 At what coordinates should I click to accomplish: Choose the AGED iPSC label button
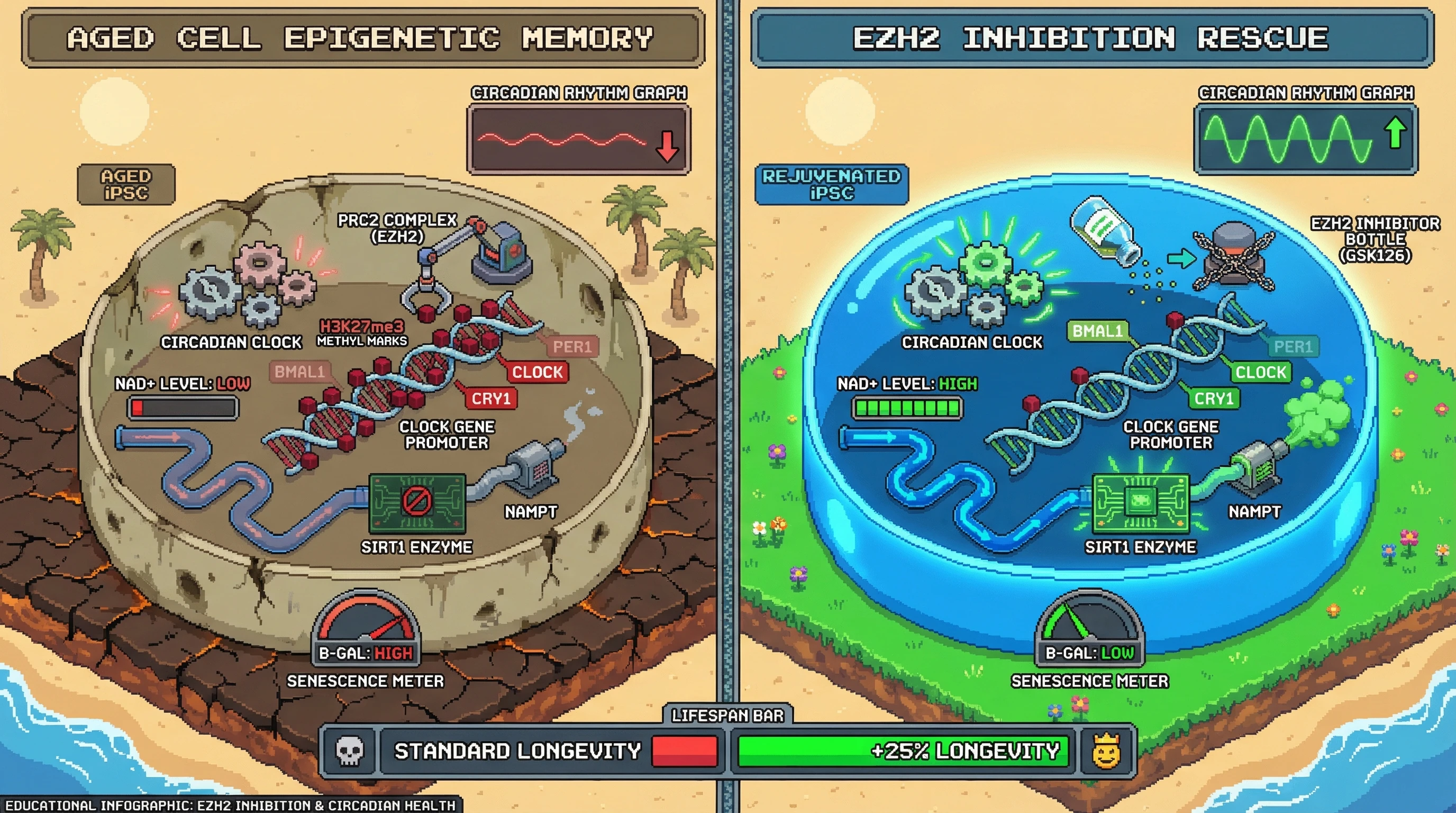coord(126,184)
